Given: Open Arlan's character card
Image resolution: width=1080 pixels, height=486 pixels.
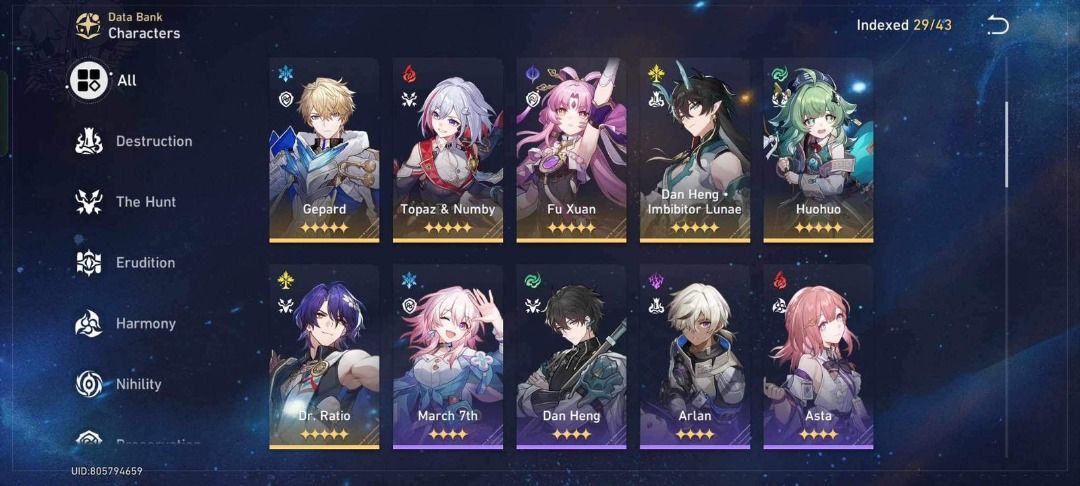Looking at the screenshot, I should pyautogui.click(x=695, y=356).
